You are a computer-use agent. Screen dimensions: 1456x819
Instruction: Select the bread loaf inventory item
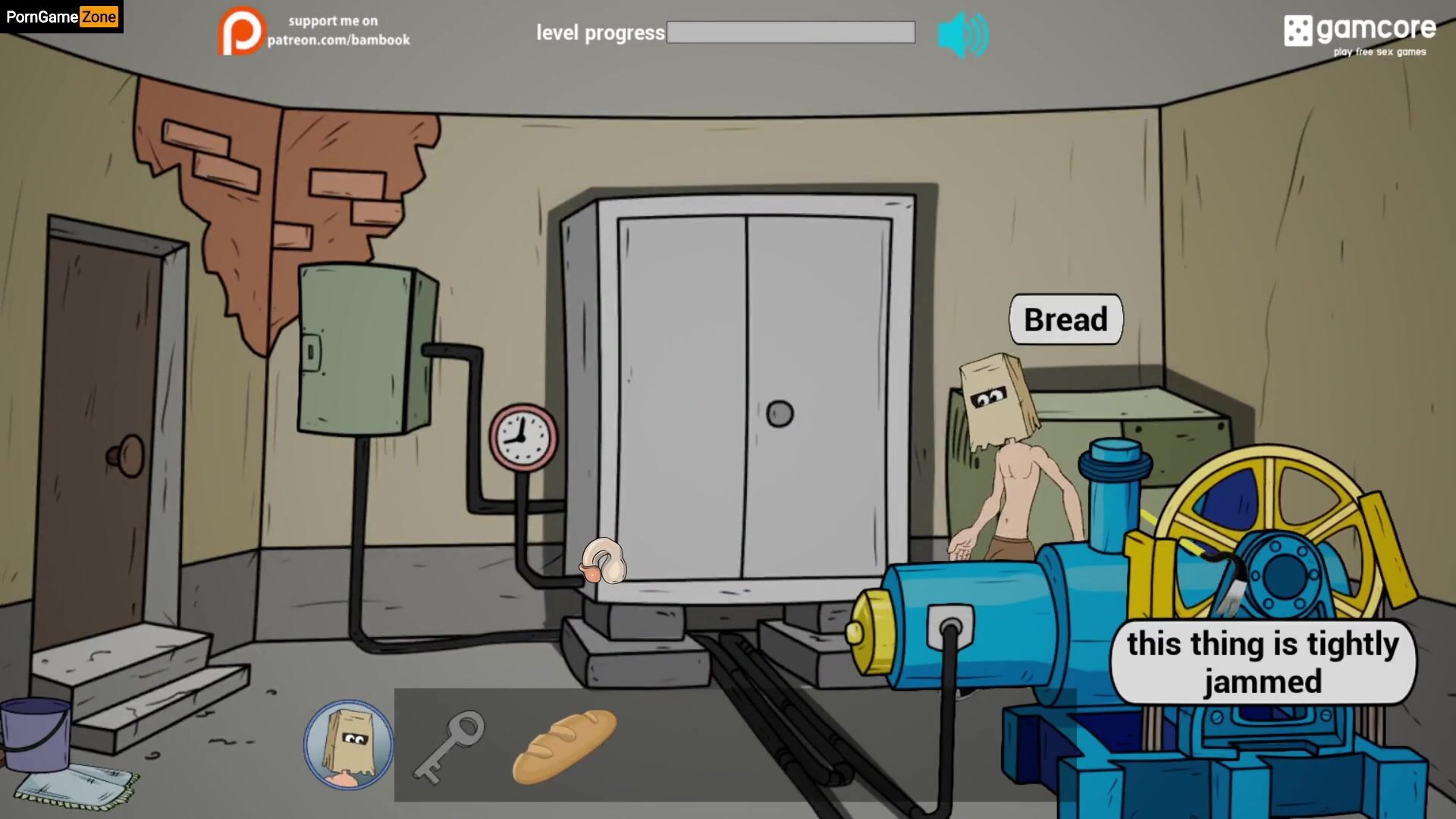click(x=564, y=745)
